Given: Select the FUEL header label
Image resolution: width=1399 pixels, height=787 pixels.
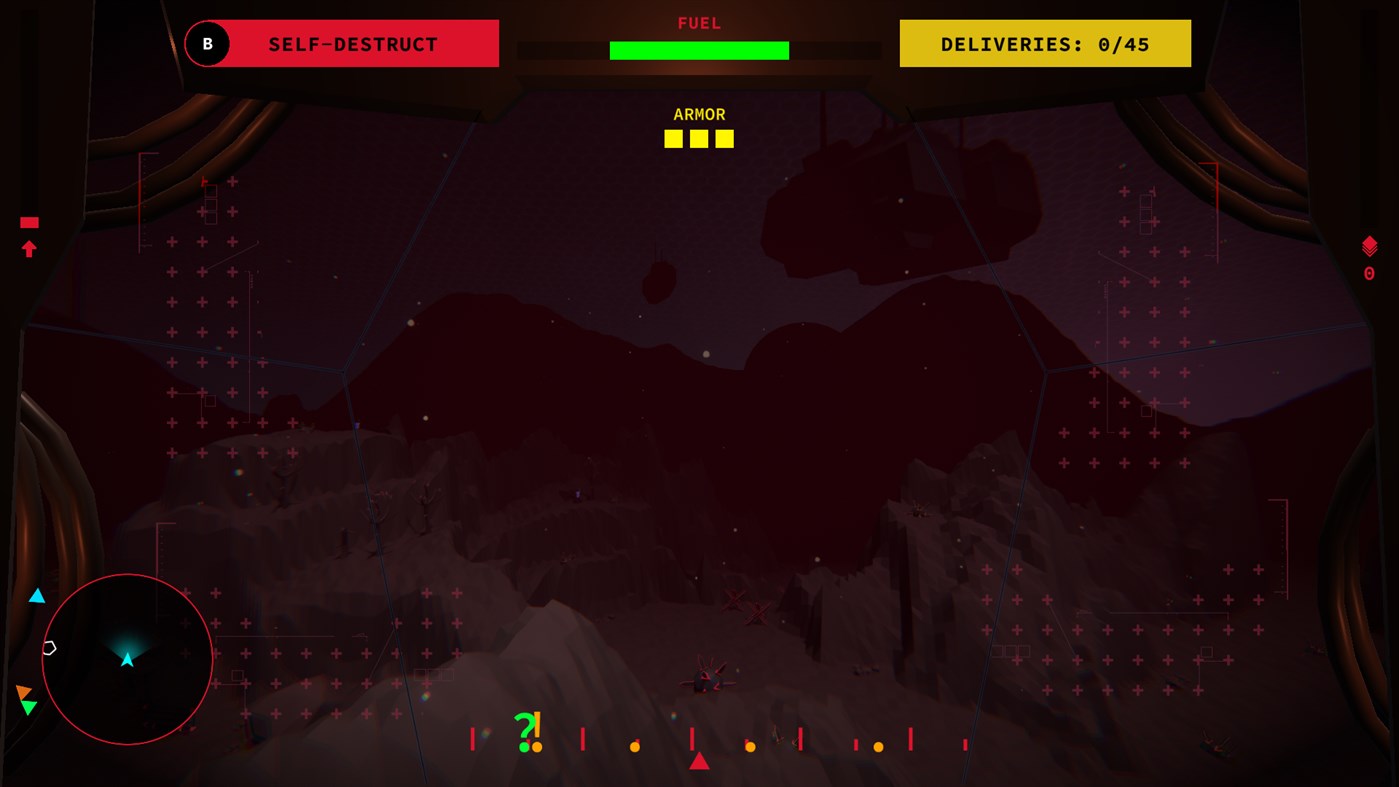Looking at the screenshot, I should click(x=699, y=22).
